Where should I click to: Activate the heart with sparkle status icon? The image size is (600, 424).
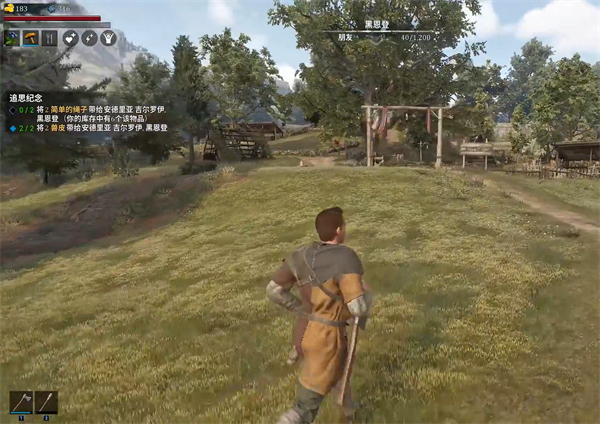point(71,38)
